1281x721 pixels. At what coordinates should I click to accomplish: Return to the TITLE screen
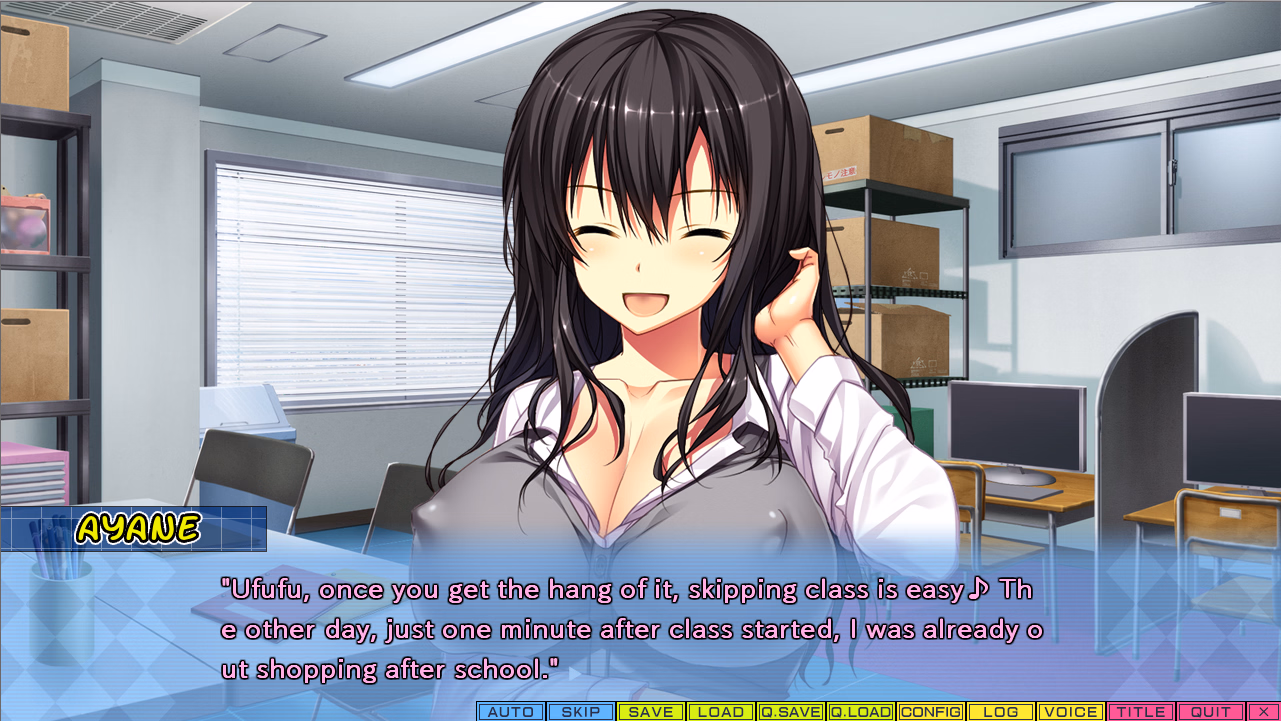coord(1141,712)
